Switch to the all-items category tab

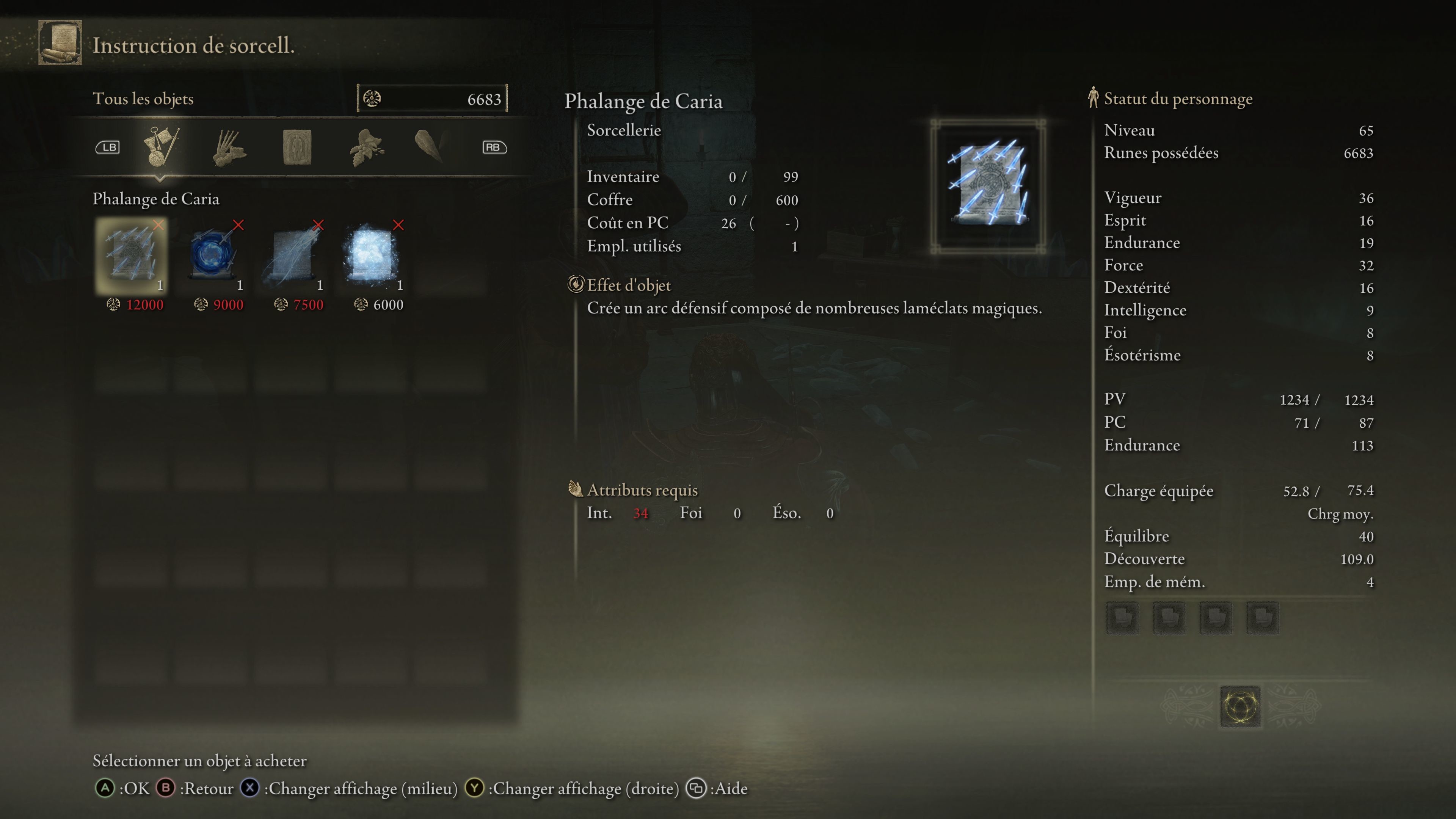161,147
